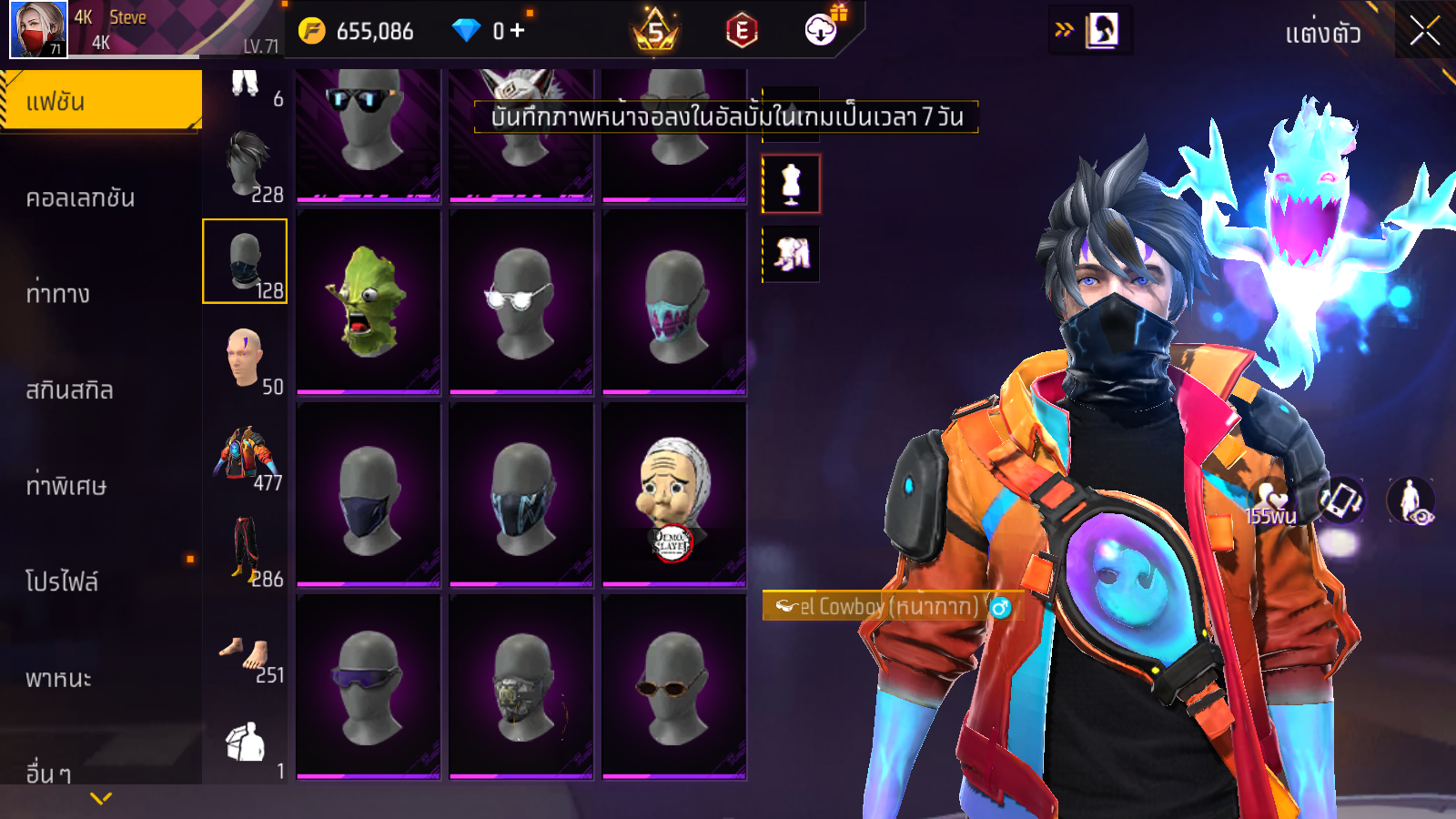
Task: Go to the โปรไฟล์ profile tab
Action: point(62,581)
